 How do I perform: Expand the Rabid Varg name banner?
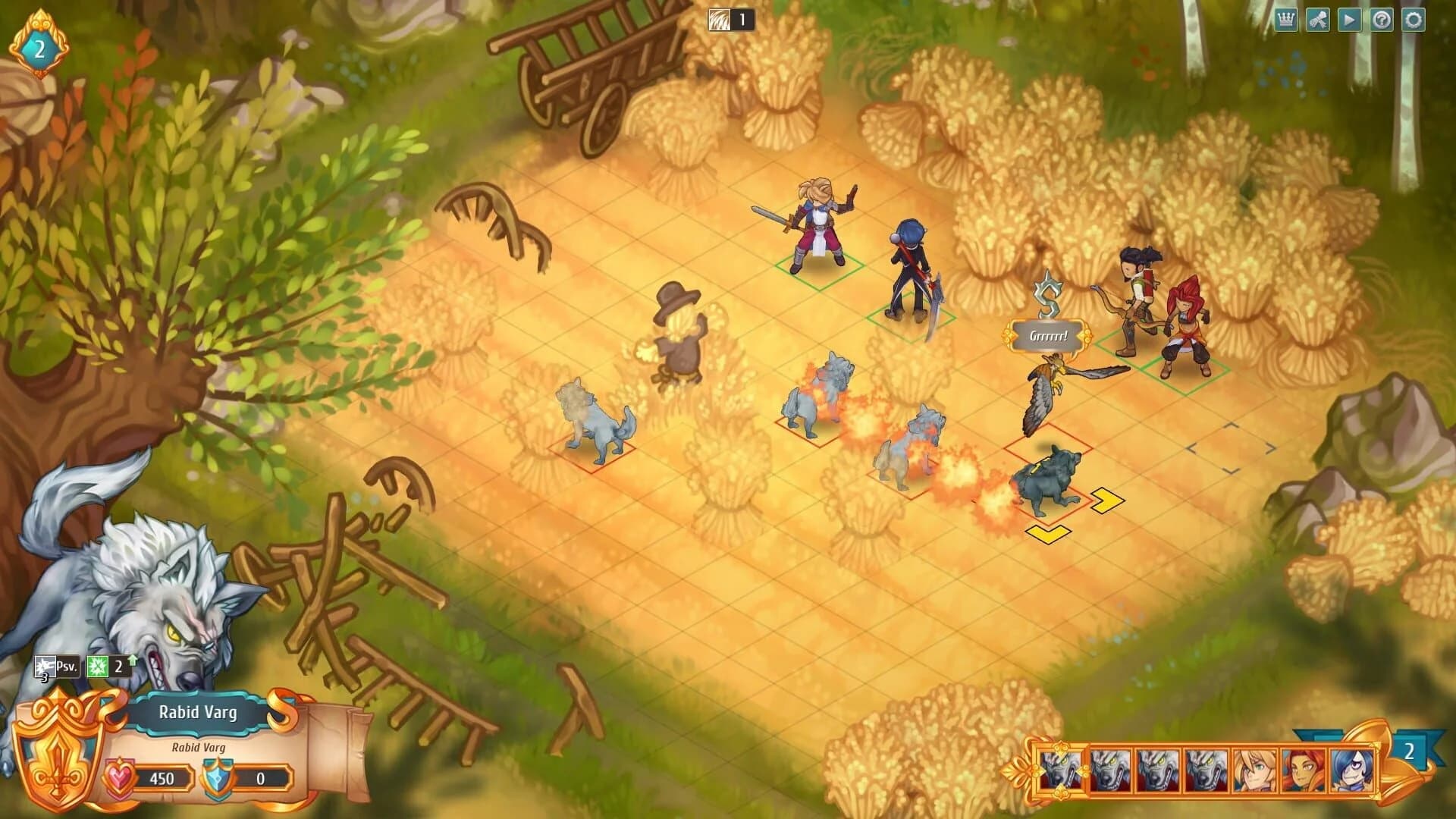[199, 711]
